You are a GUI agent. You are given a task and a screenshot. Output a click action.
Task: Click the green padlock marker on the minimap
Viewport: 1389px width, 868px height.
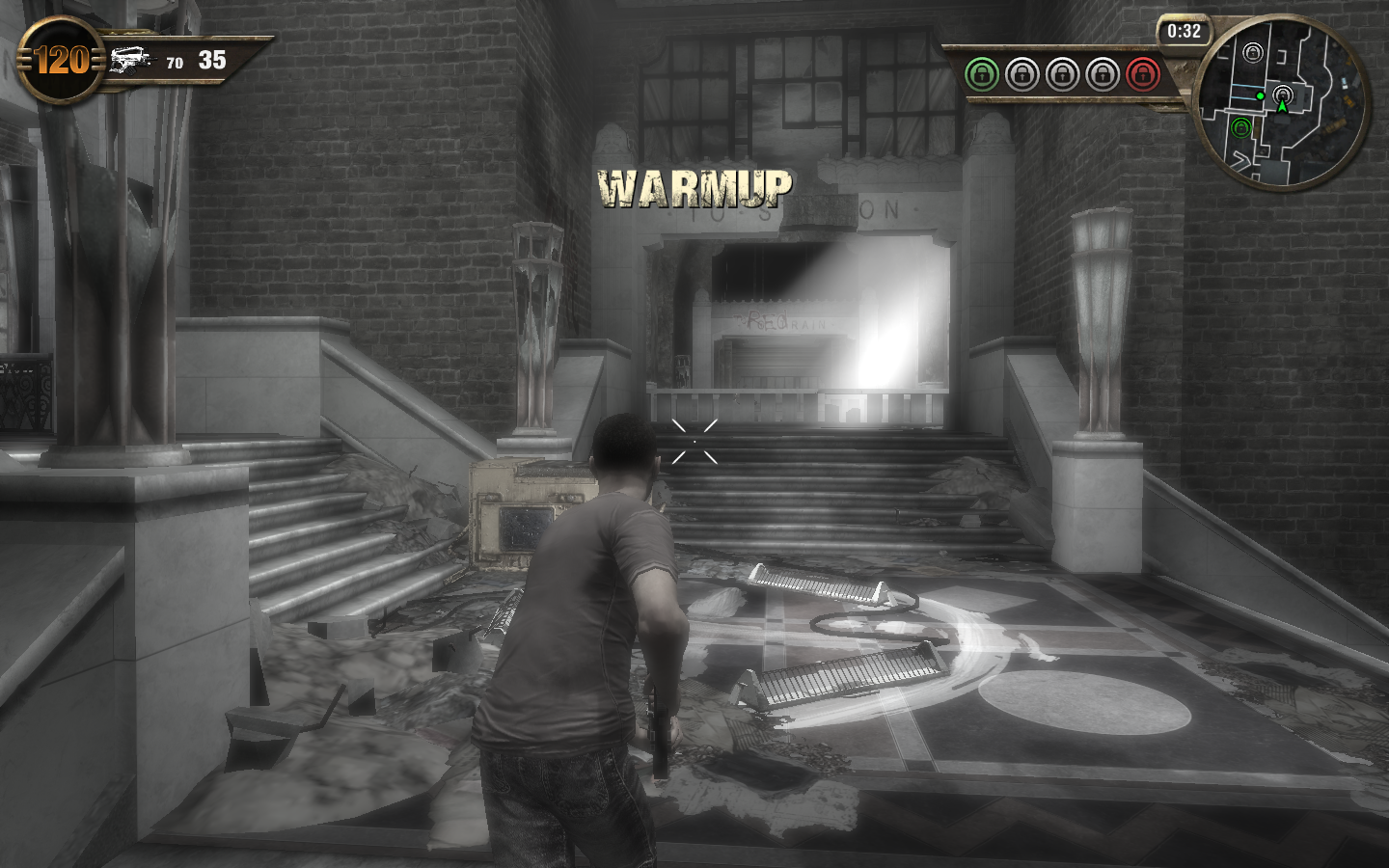1241,127
